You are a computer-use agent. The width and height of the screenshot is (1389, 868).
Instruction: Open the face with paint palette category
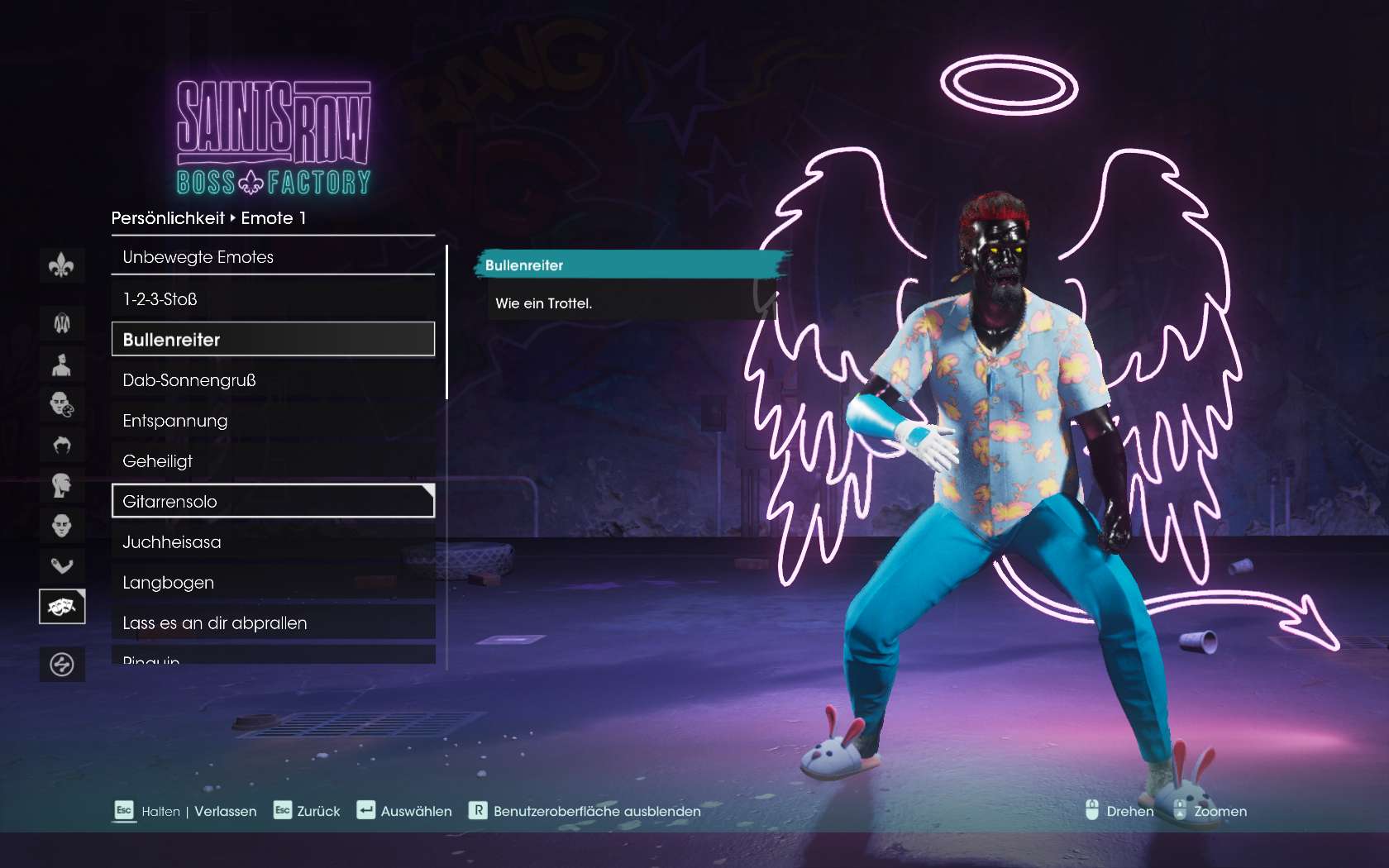click(62, 404)
